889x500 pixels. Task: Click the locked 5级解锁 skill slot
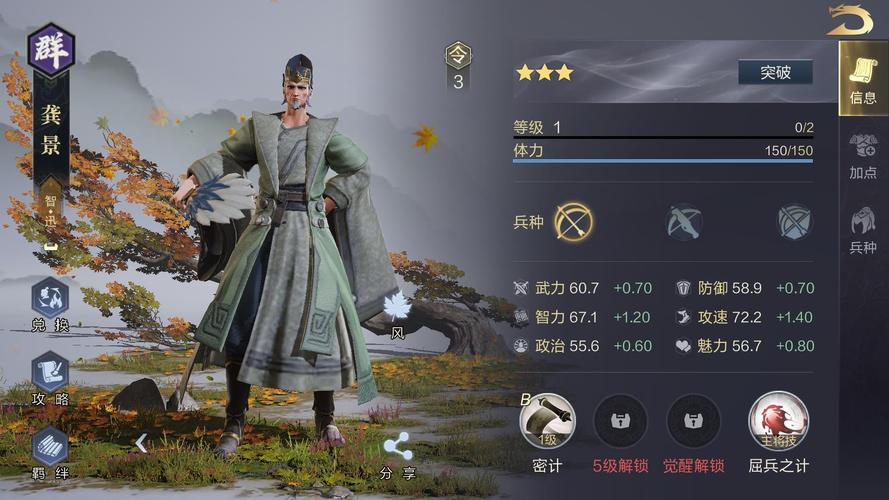[x=620, y=421]
